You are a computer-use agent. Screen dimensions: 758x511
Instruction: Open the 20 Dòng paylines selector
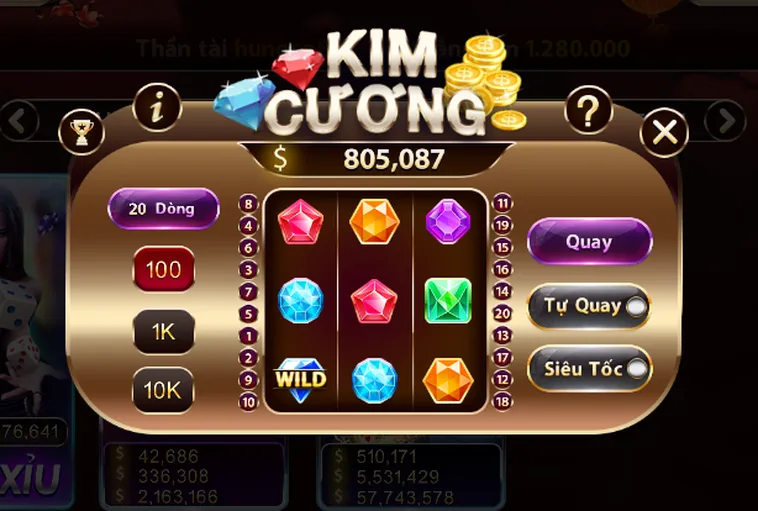pos(163,209)
